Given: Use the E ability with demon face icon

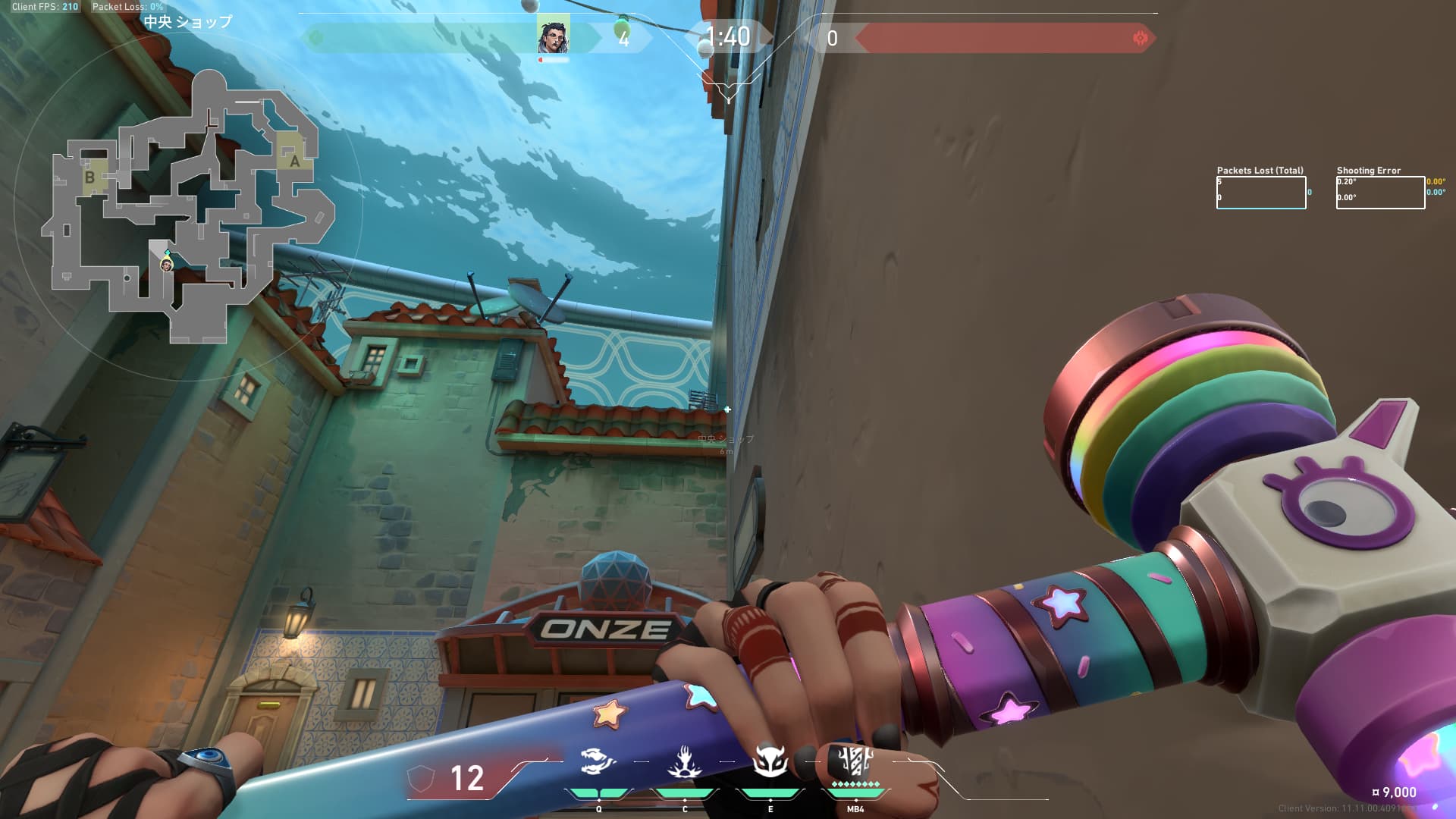Looking at the screenshot, I should pyautogui.click(x=770, y=761).
